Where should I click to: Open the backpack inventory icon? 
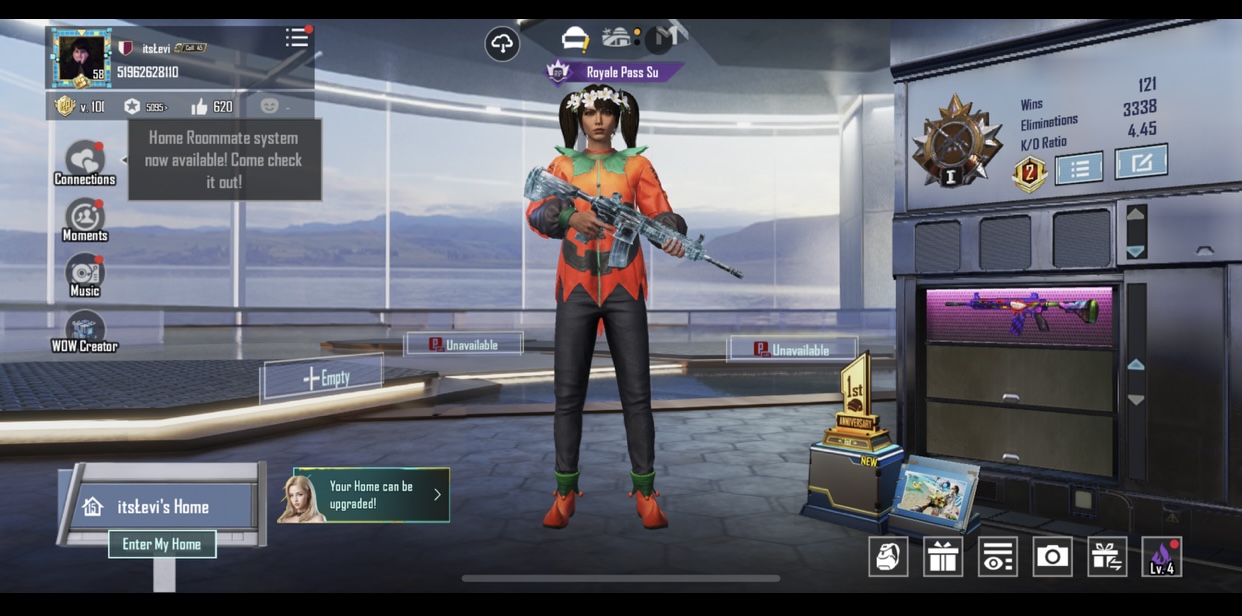888,557
